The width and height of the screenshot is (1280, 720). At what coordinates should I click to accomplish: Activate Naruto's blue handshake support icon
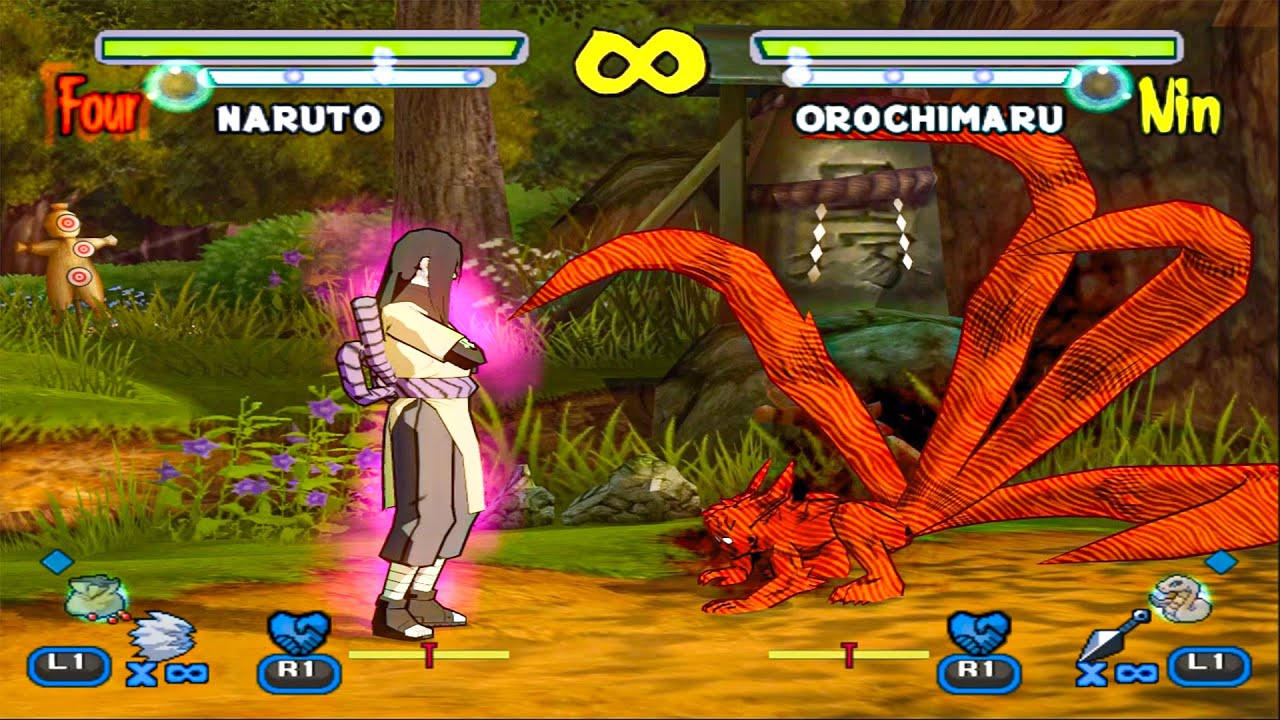[x=299, y=632]
